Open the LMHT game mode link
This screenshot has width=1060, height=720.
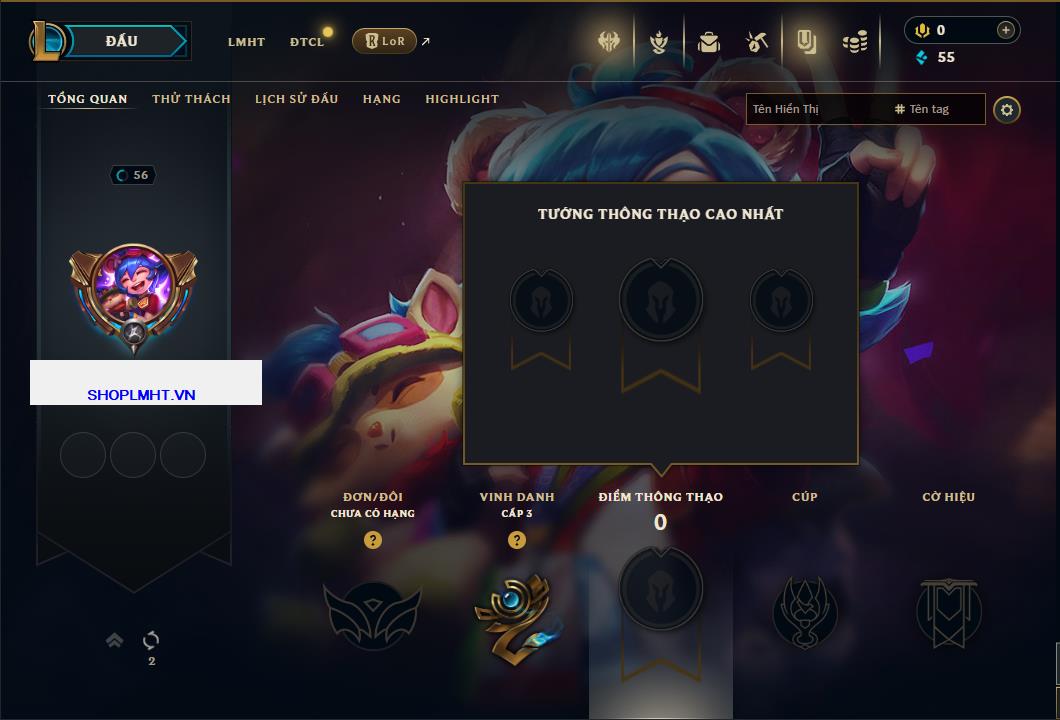[246, 42]
